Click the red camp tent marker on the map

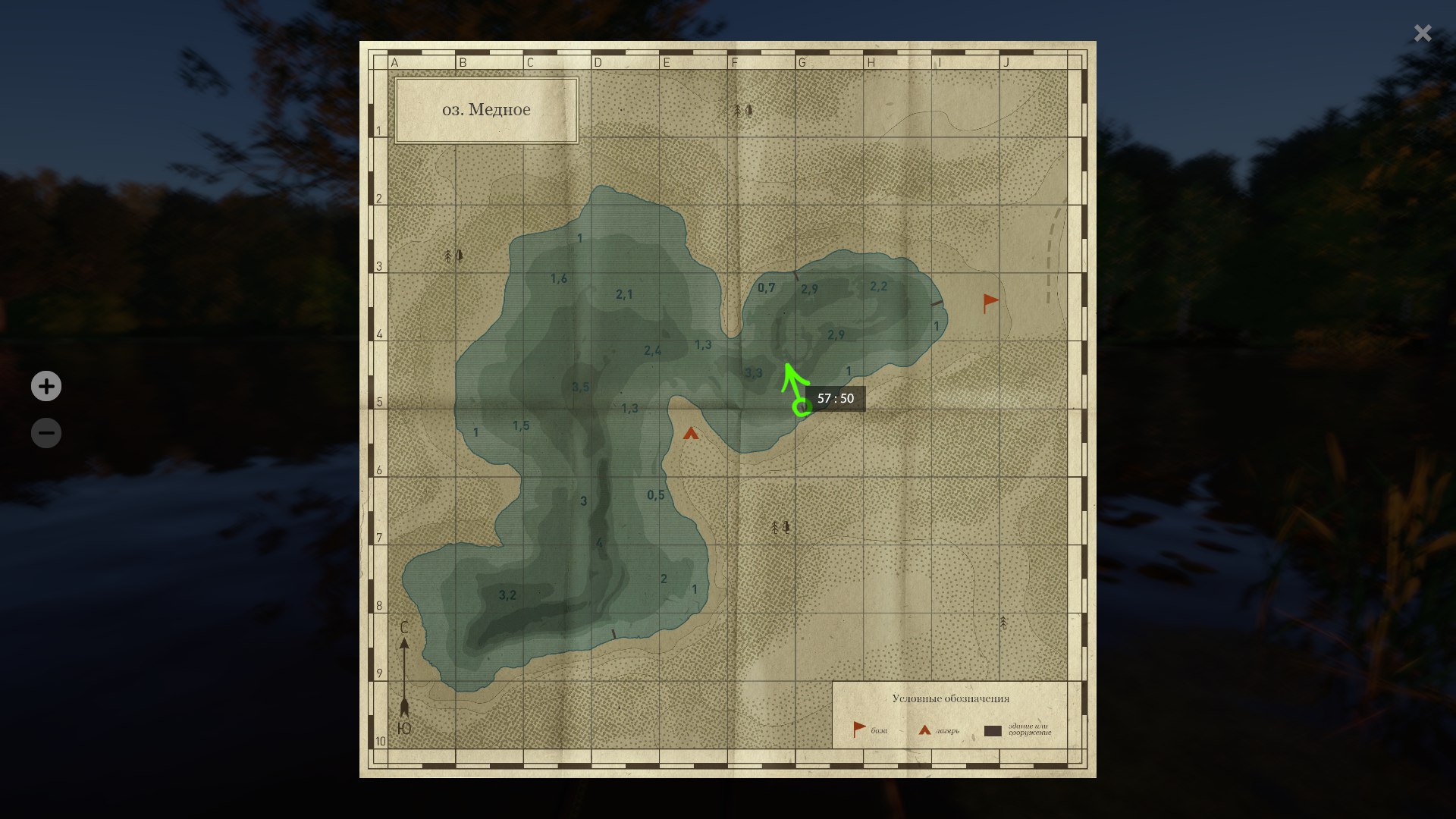(x=690, y=434)
